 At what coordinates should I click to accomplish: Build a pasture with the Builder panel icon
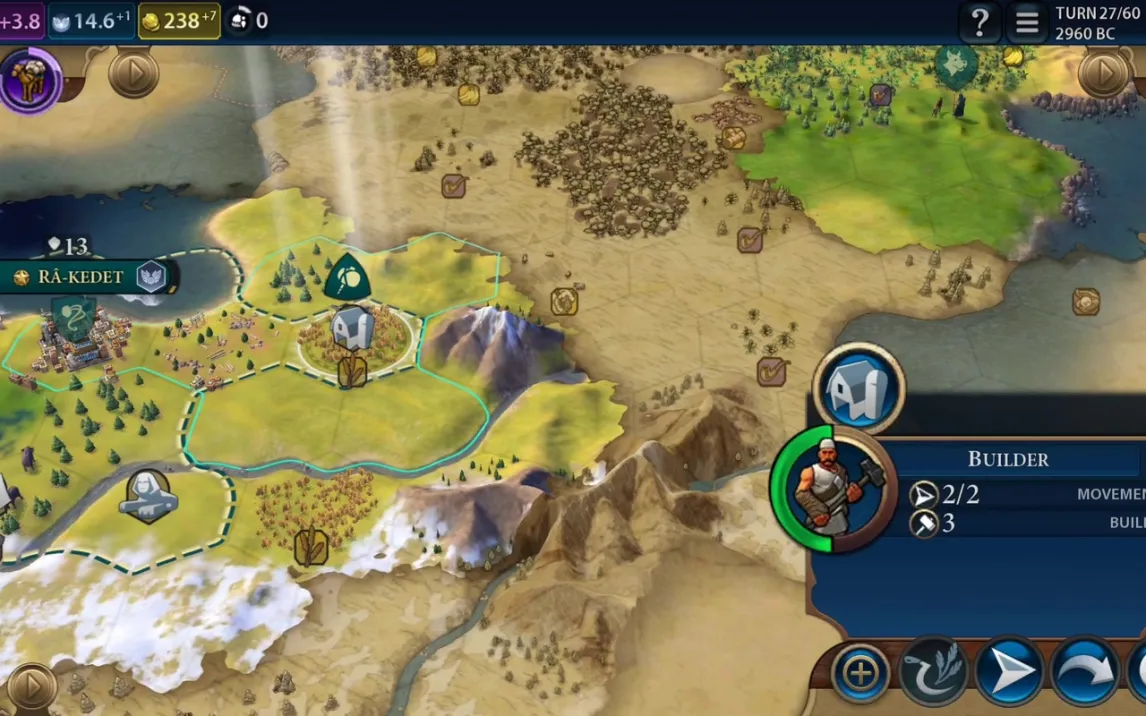[x=858, y=388]
